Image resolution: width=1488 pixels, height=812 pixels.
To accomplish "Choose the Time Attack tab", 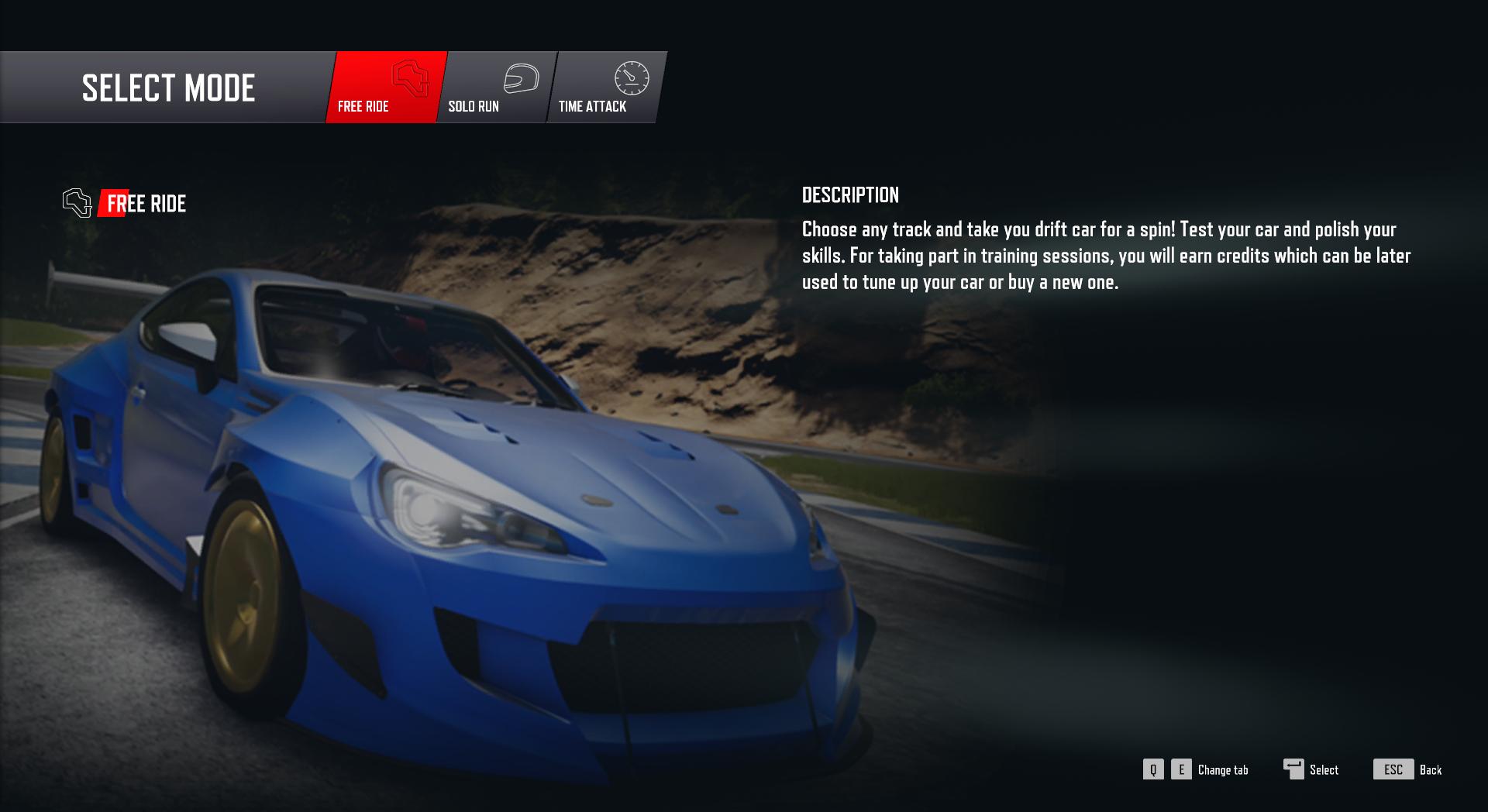I will pyautogui.click(x=606, y=88).
